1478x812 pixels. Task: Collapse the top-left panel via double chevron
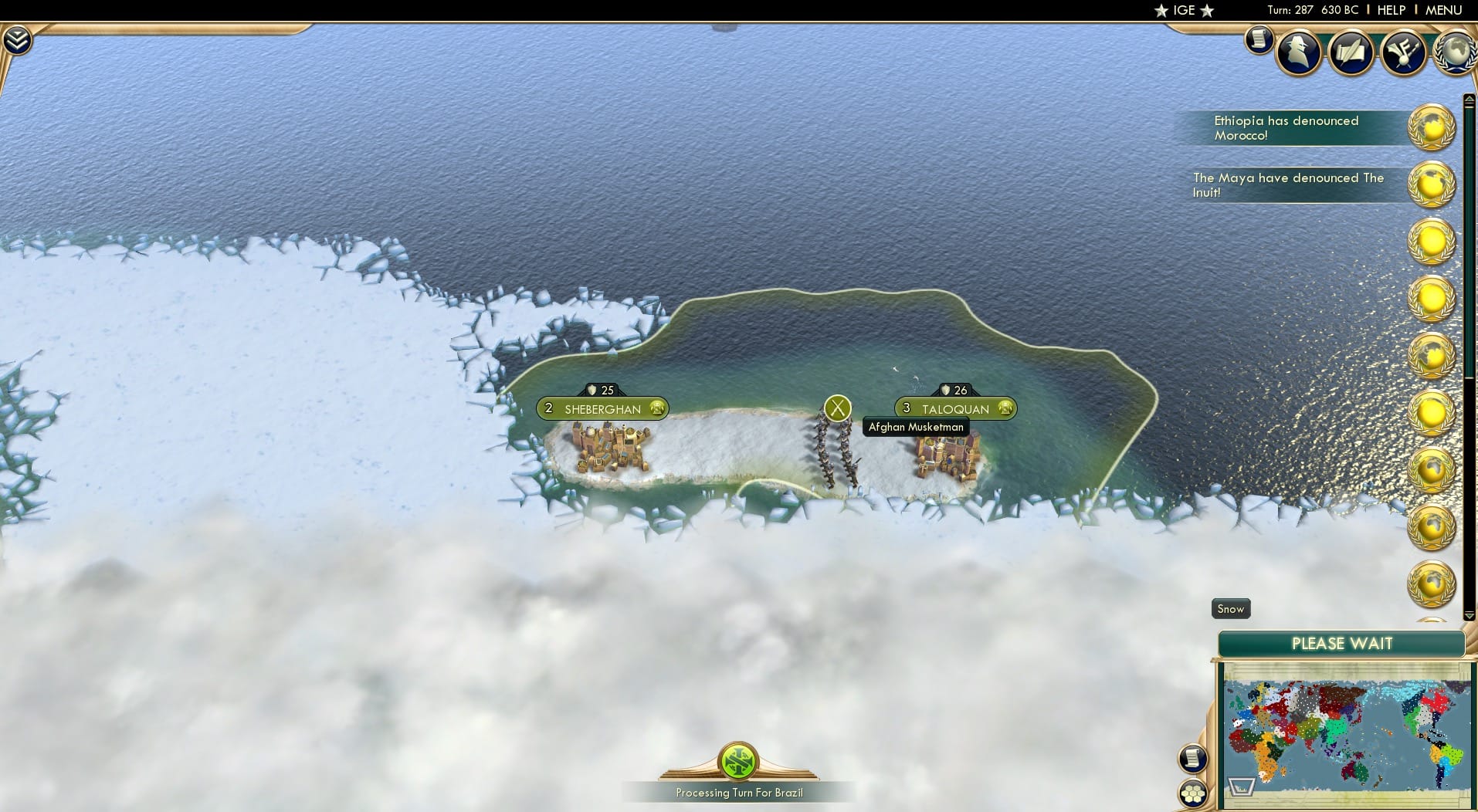coord(17,39)
